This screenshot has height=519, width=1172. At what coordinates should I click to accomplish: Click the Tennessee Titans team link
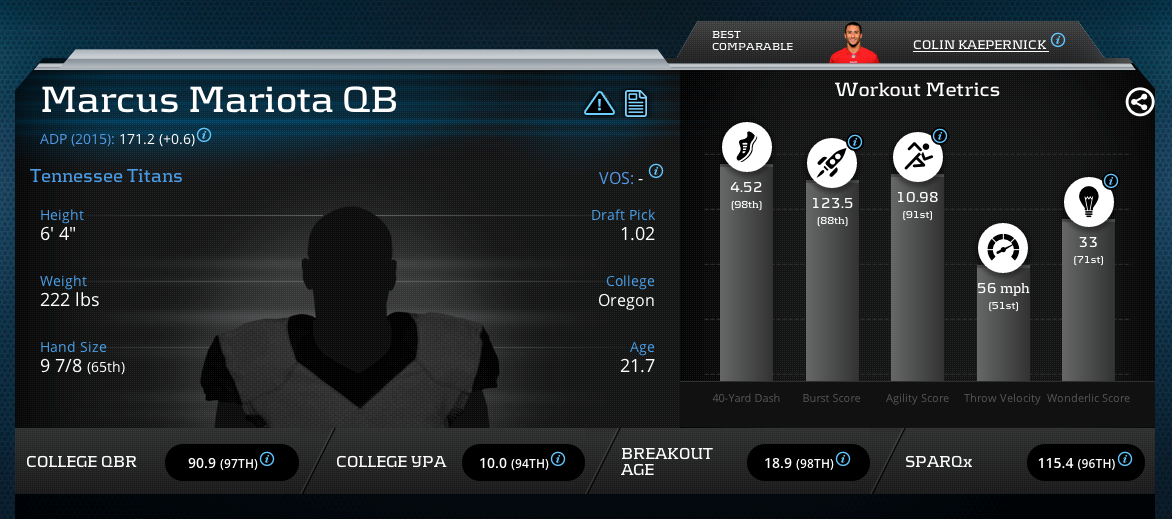pyautogui.click(x=106, y=176)
